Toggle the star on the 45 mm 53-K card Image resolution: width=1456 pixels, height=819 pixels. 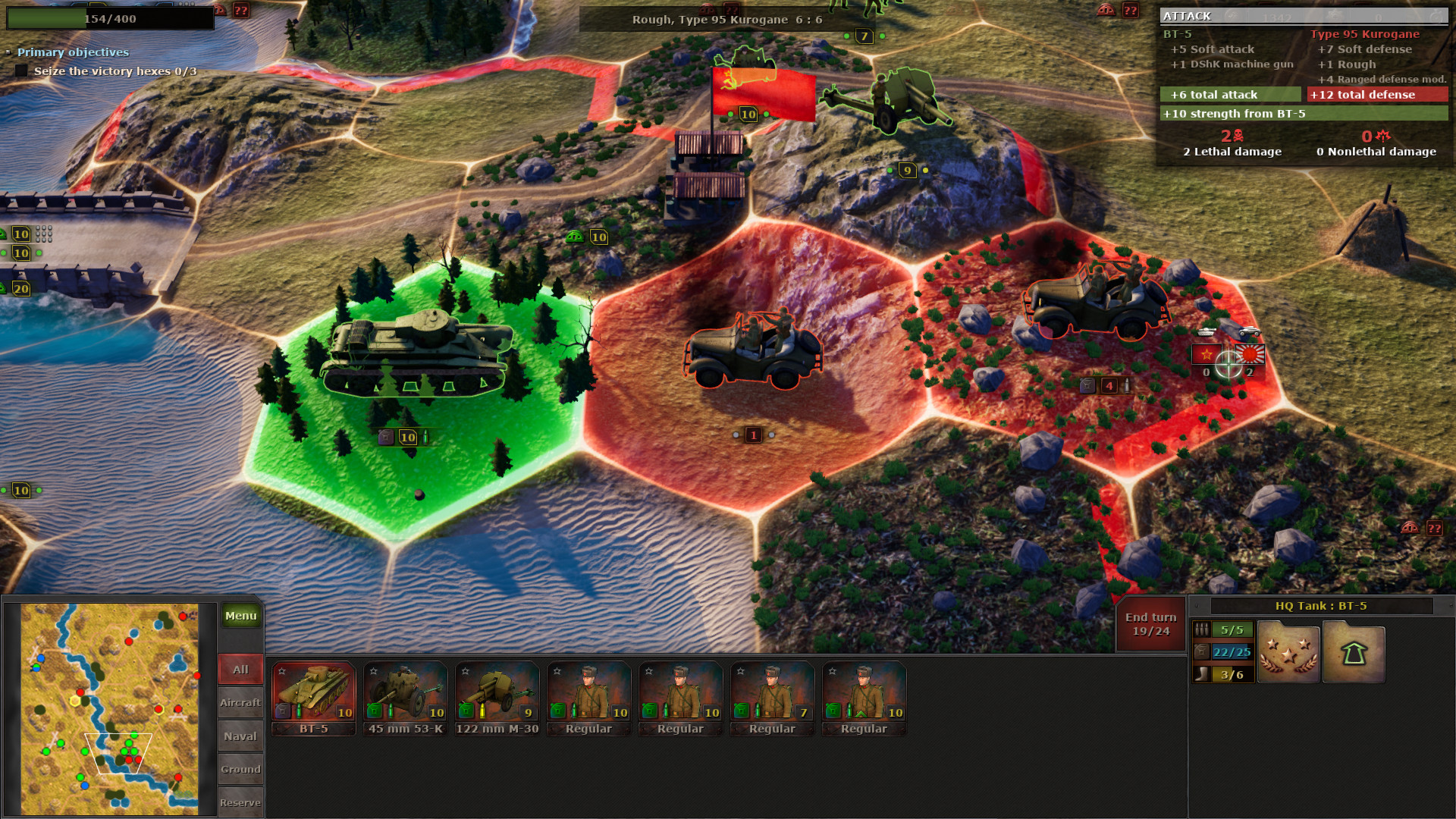pos(372,670)
